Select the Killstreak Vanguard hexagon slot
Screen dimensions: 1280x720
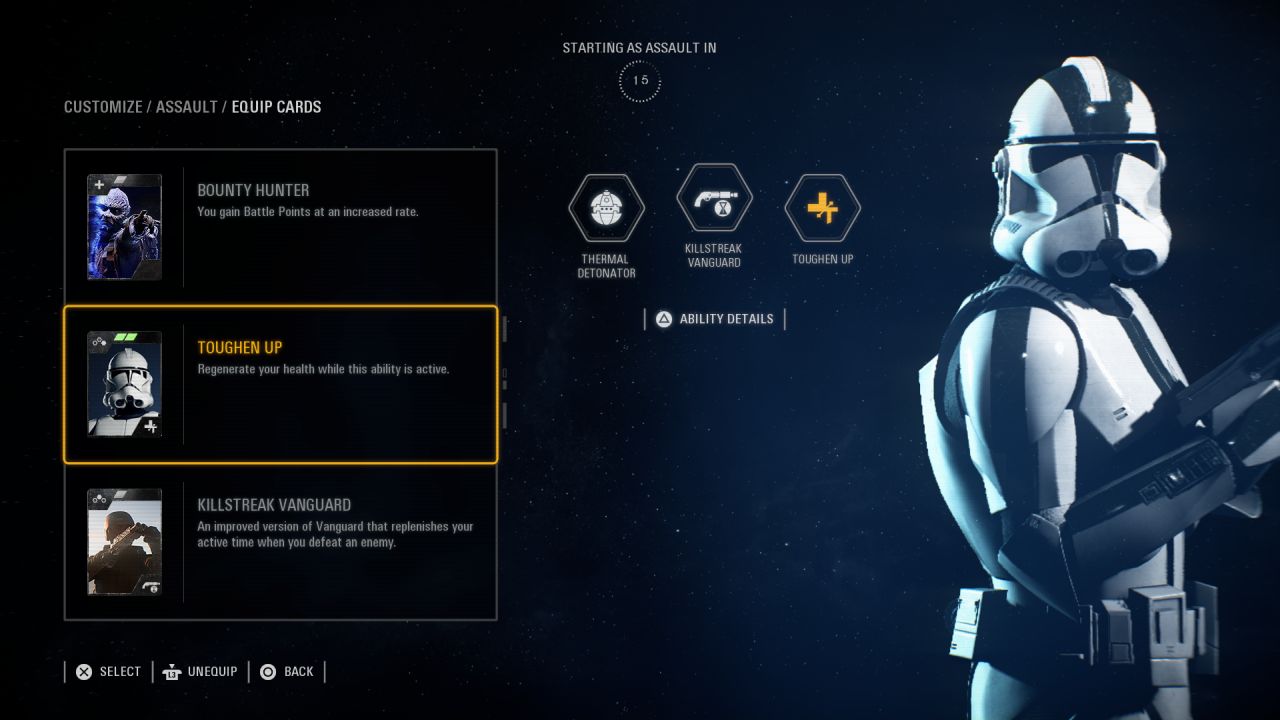click(x=714, y=198)
